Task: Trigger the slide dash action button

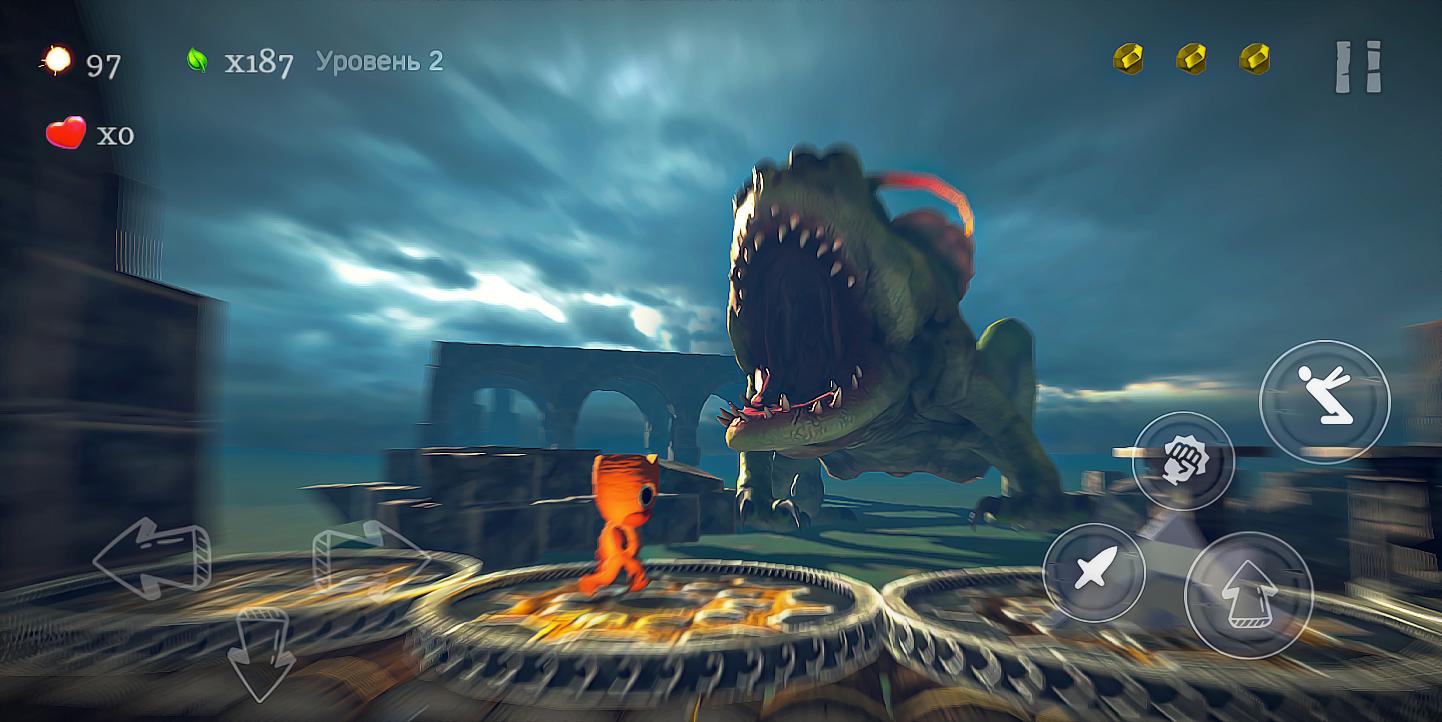Action: 1324,401
